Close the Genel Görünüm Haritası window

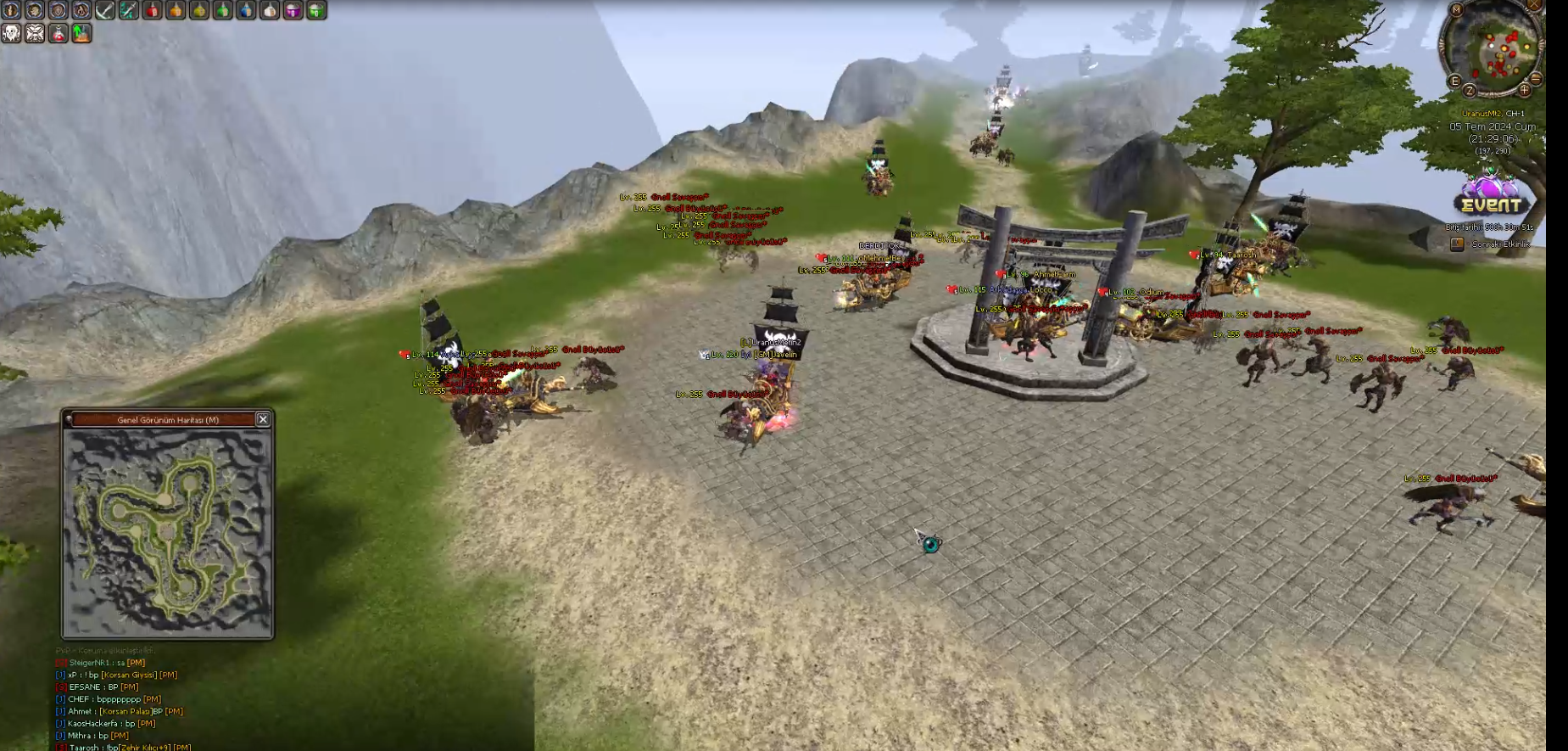point(263,419)
